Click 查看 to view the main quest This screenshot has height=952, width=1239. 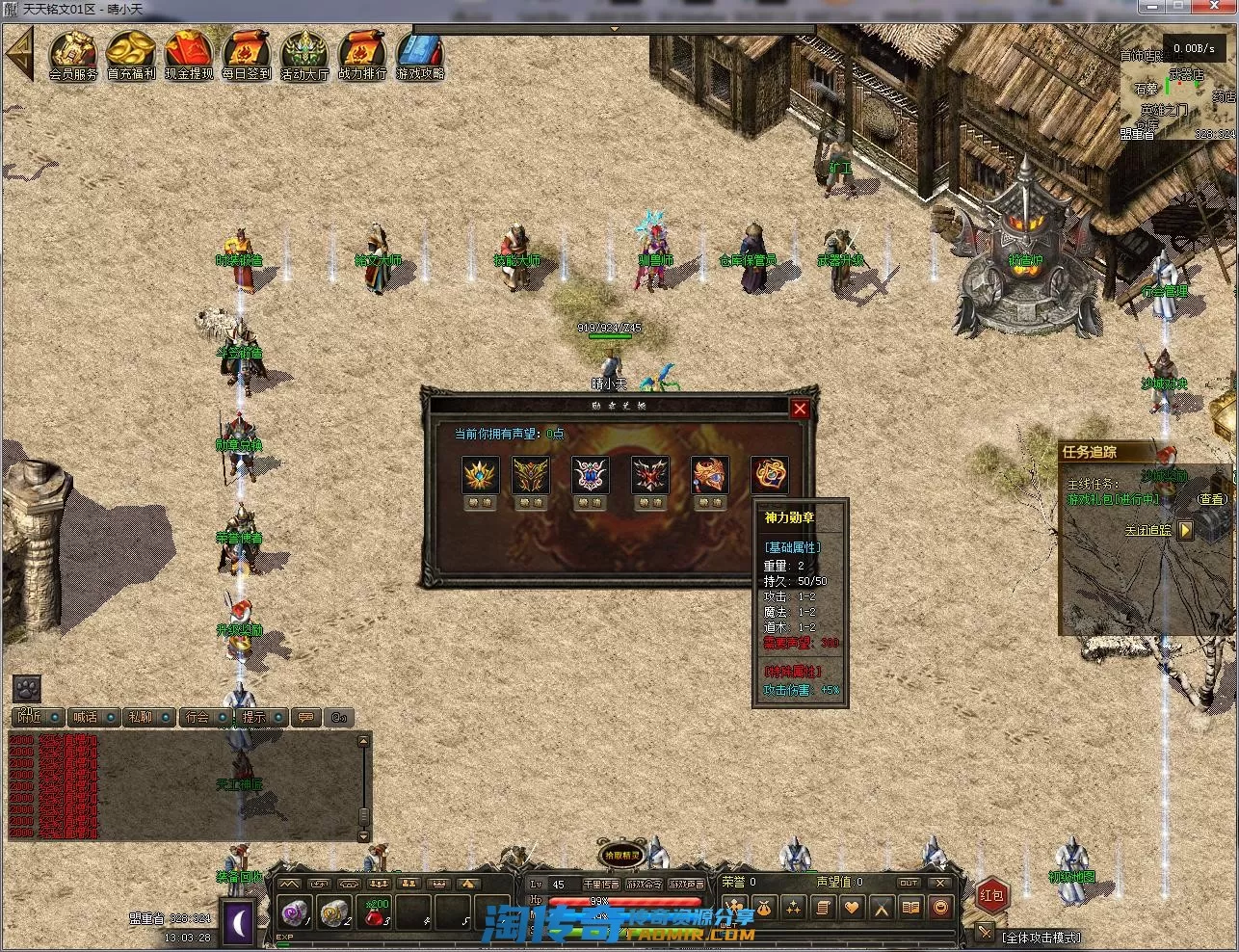(x=1211, y=499)
